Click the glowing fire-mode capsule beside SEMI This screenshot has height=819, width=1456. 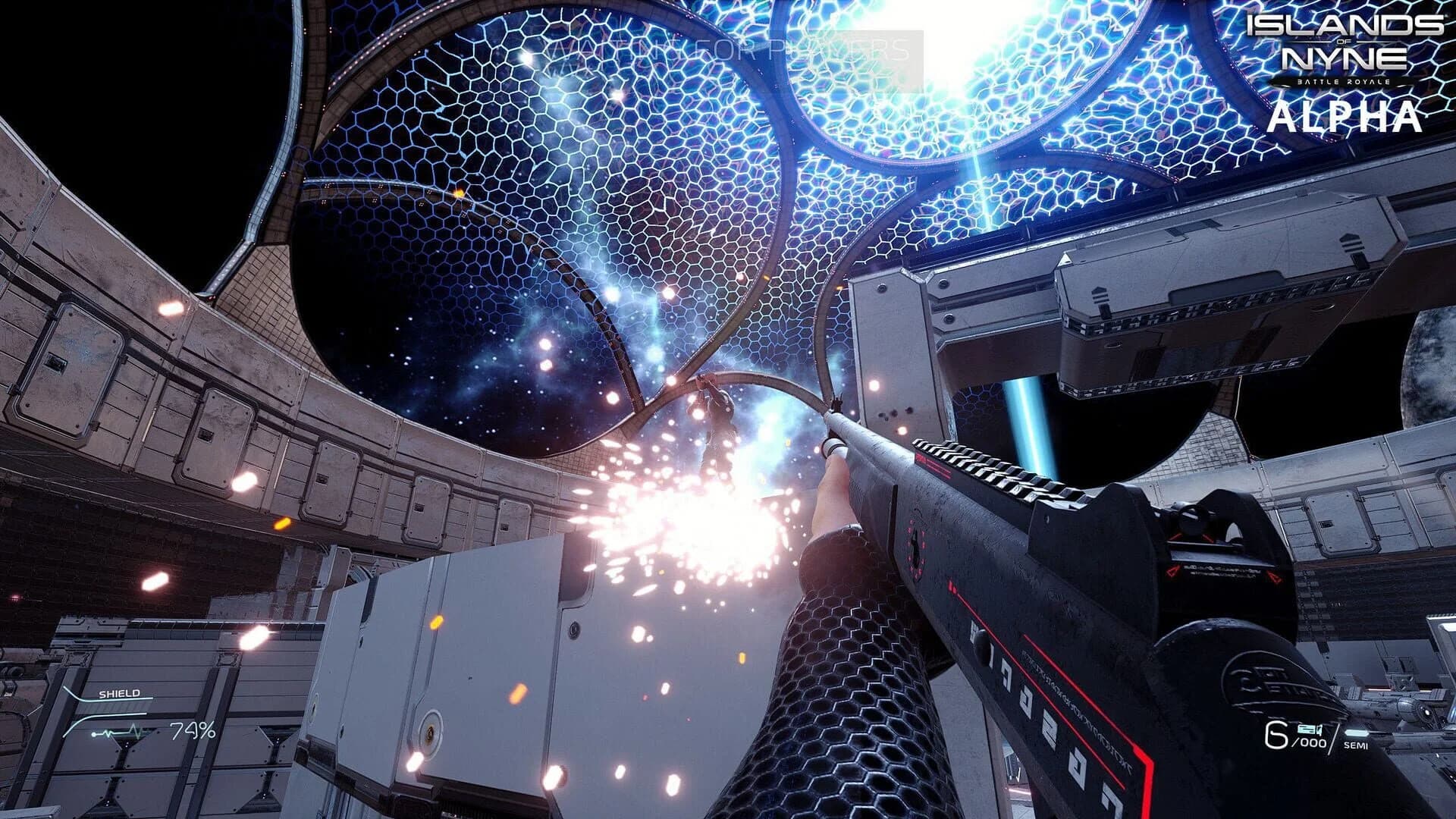[1357, 733]
